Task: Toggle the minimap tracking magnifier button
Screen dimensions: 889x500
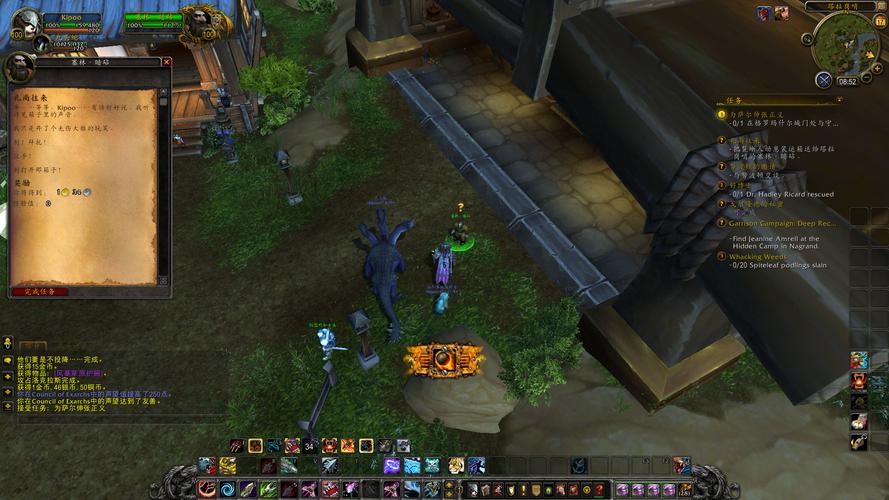Action: click(806, 39)
